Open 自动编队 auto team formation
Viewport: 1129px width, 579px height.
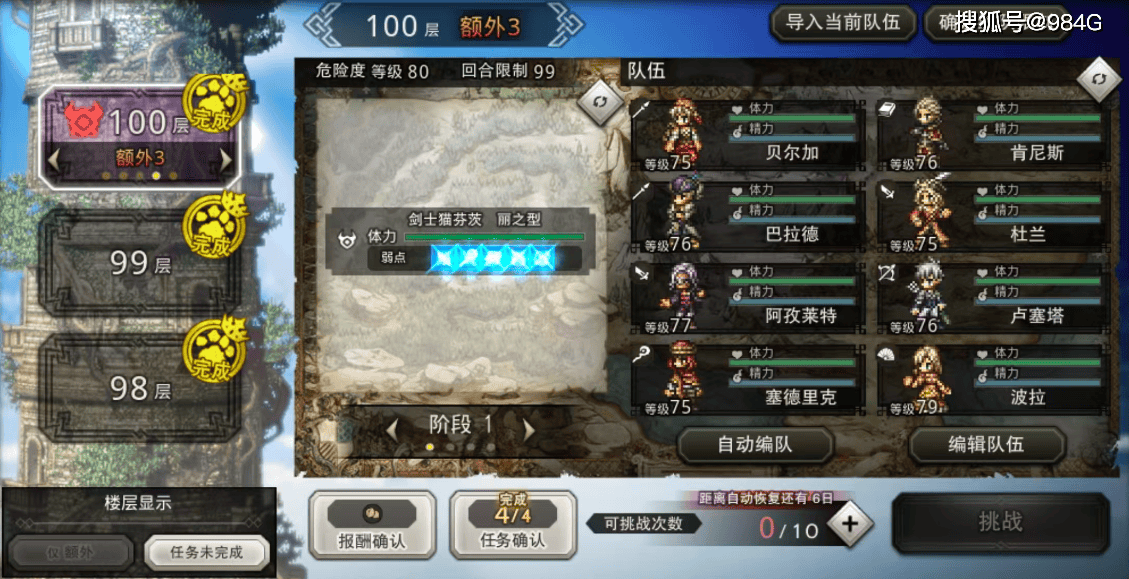(x=755, y=445)
